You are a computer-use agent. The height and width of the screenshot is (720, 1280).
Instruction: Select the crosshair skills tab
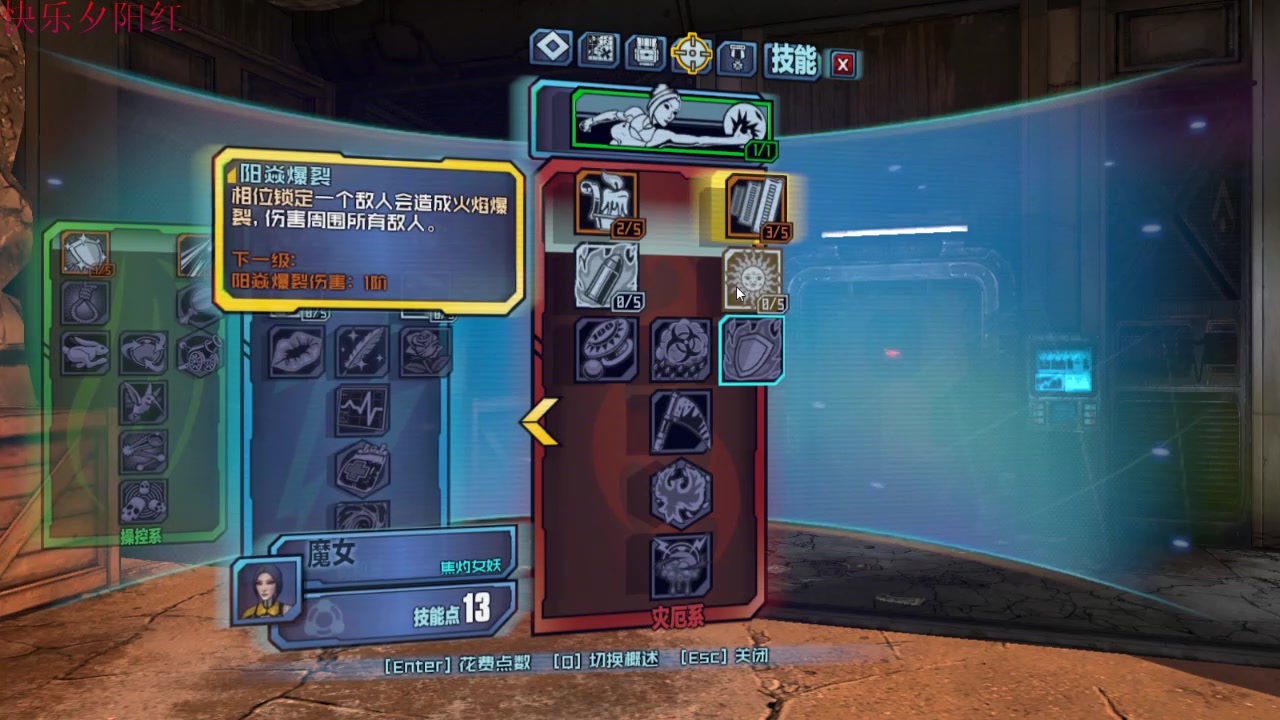click(x=691, y=54)
